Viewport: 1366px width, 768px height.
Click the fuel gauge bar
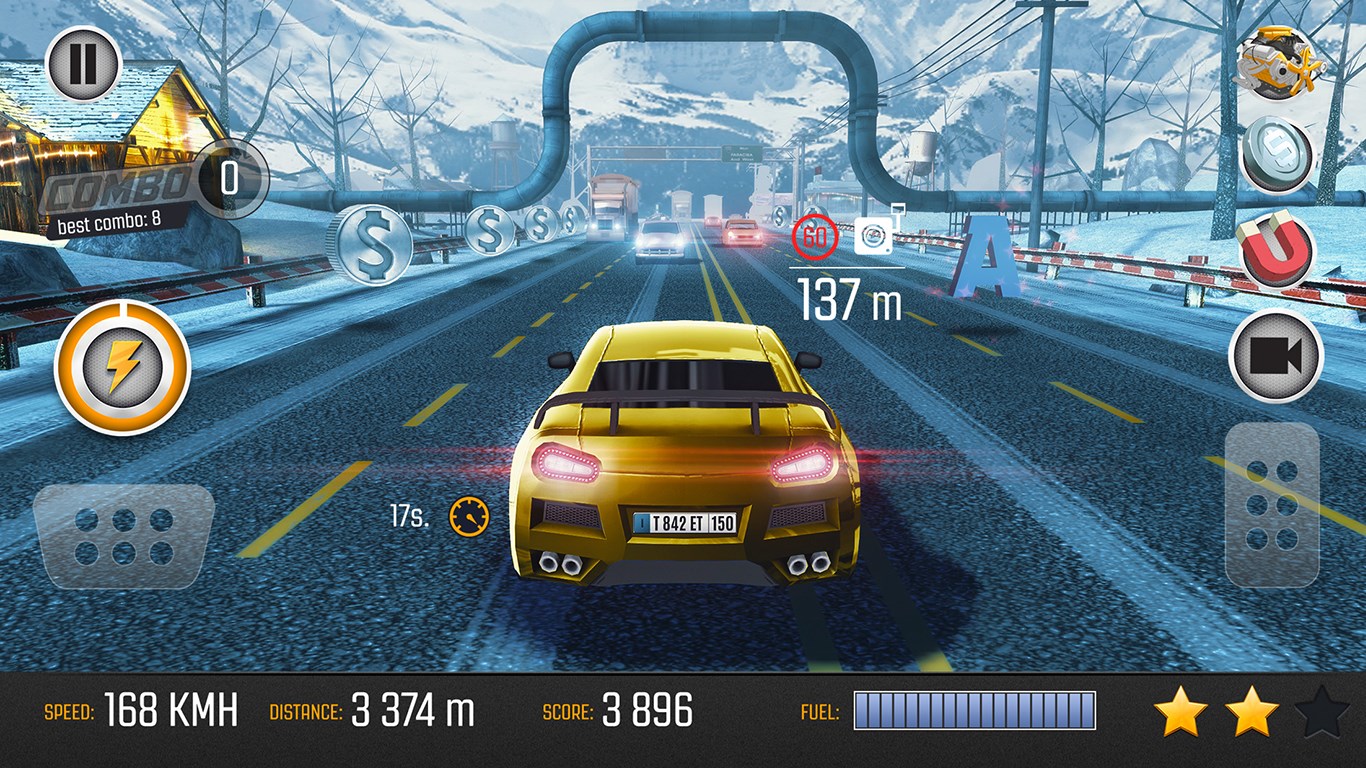975,711
